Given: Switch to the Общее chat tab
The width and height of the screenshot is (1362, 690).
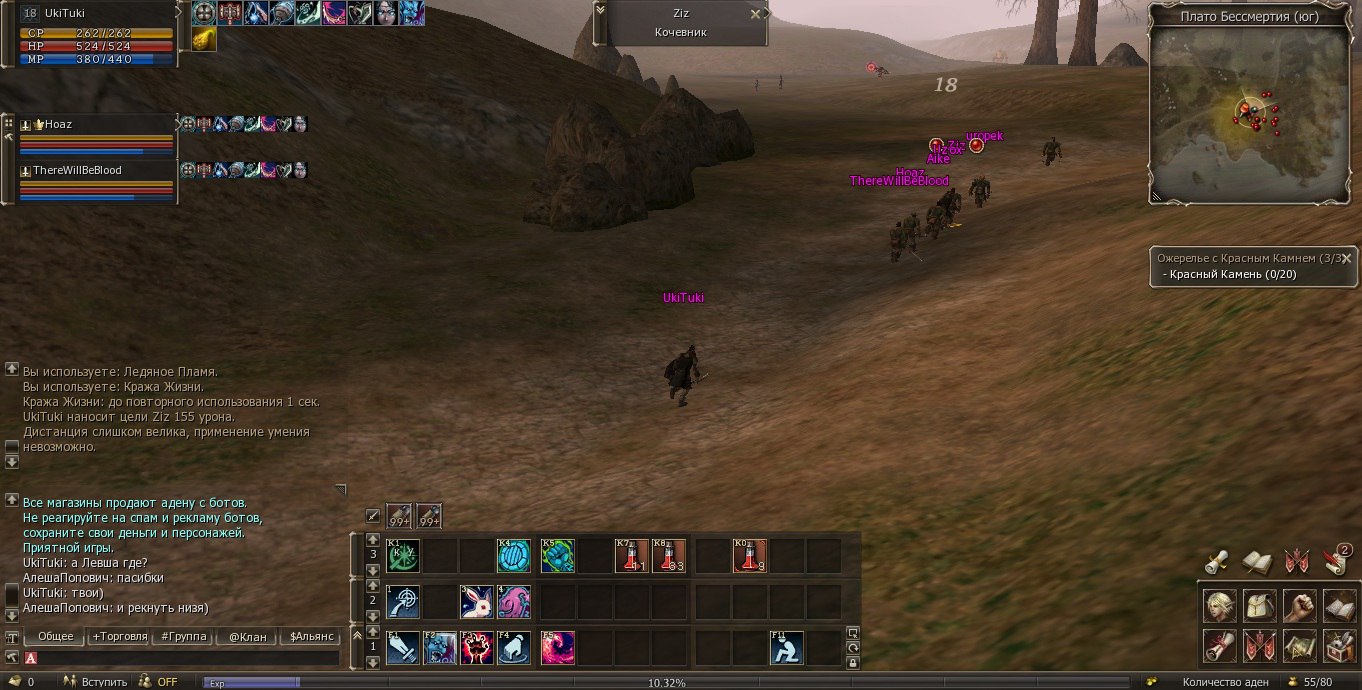Looking at the screenshot, I should click(55, 636).
